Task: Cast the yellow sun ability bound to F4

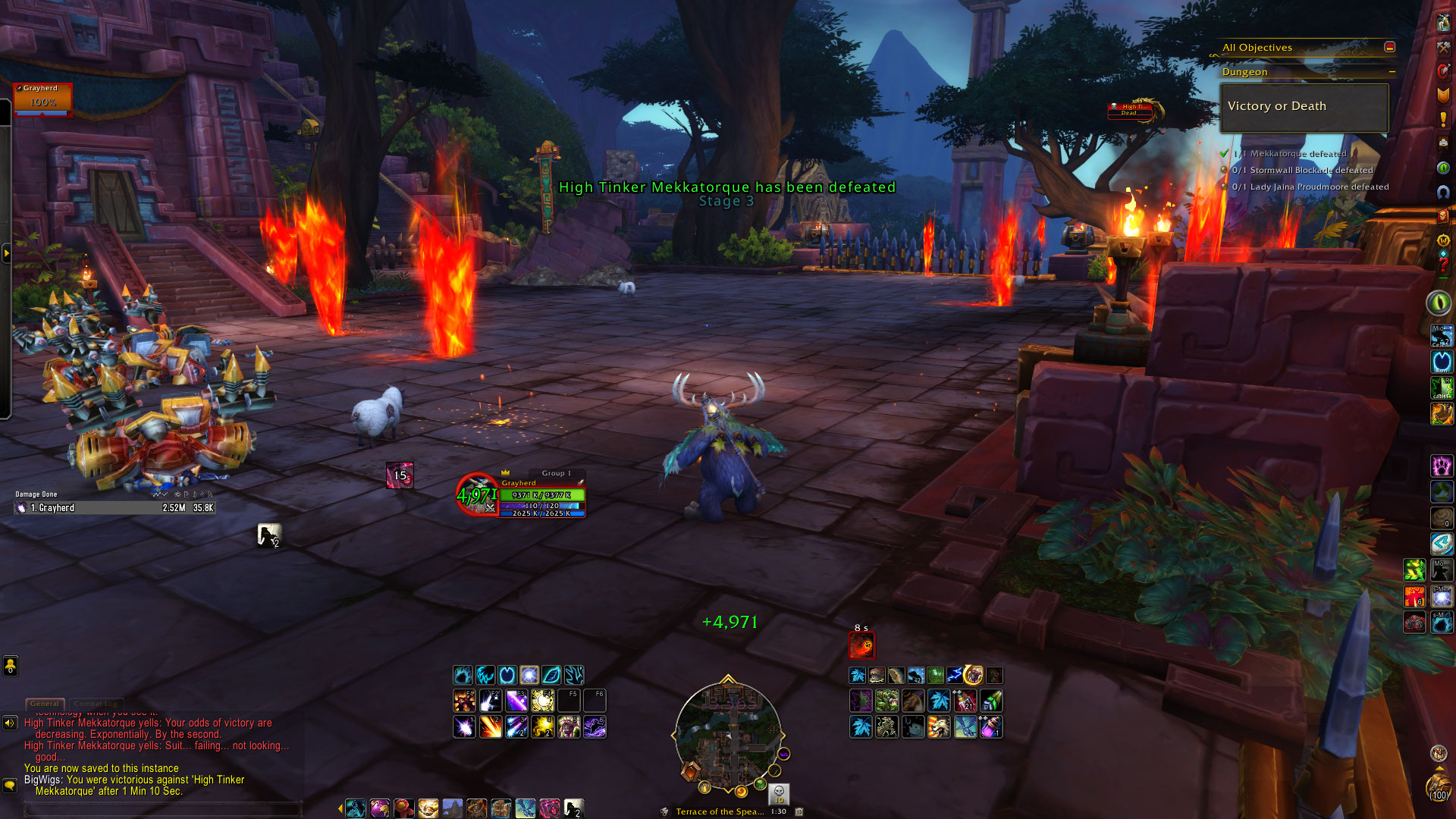Action: click(x=542, y=700)
